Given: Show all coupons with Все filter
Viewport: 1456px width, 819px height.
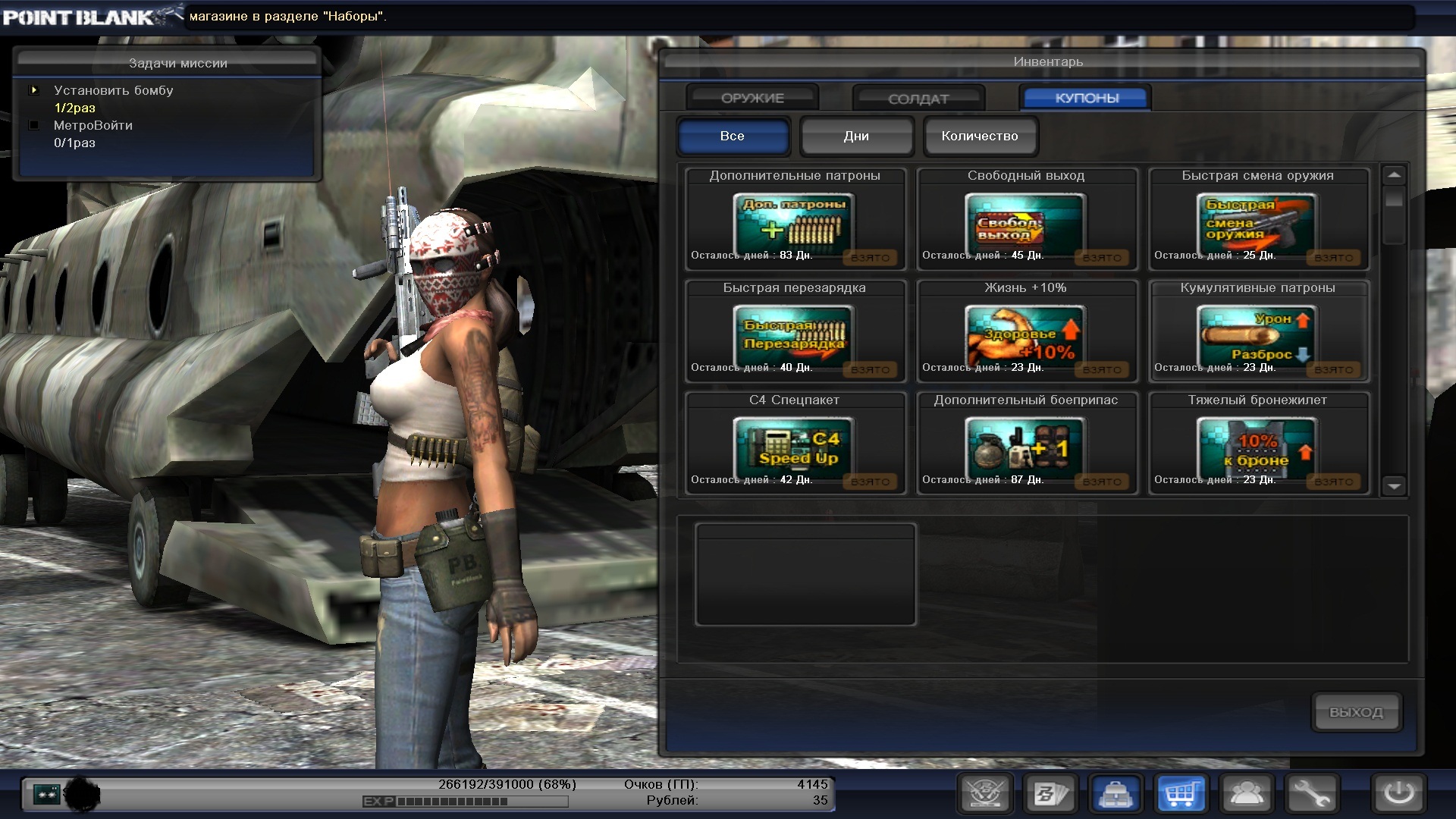Looking at the screenshot, I should tap(733, 136).
